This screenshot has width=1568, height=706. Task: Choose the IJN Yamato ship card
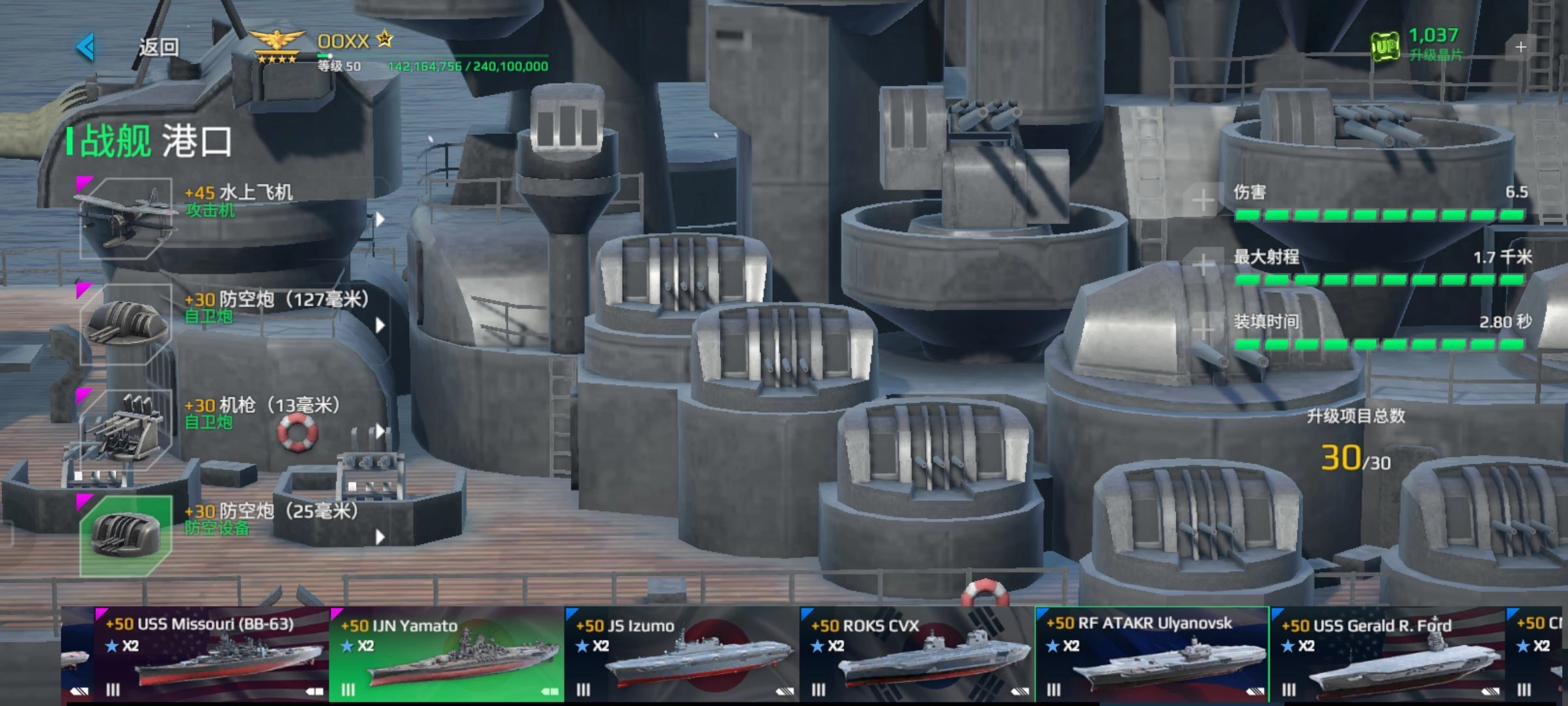click(446, 654)
